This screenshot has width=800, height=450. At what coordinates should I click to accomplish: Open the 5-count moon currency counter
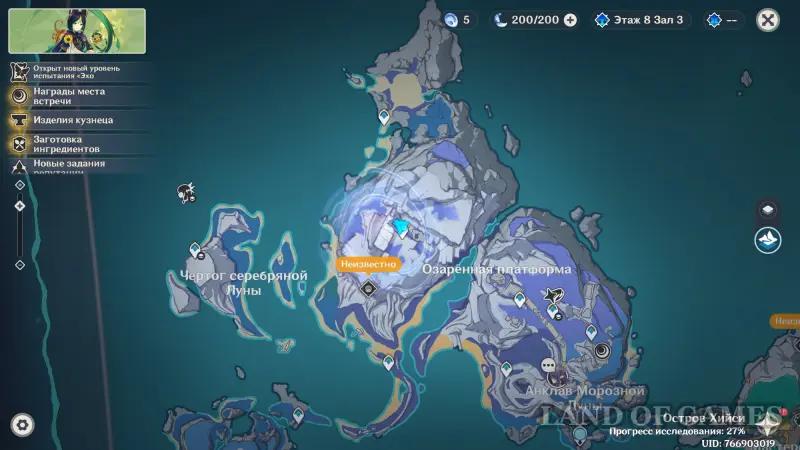(x=456, y=19)
